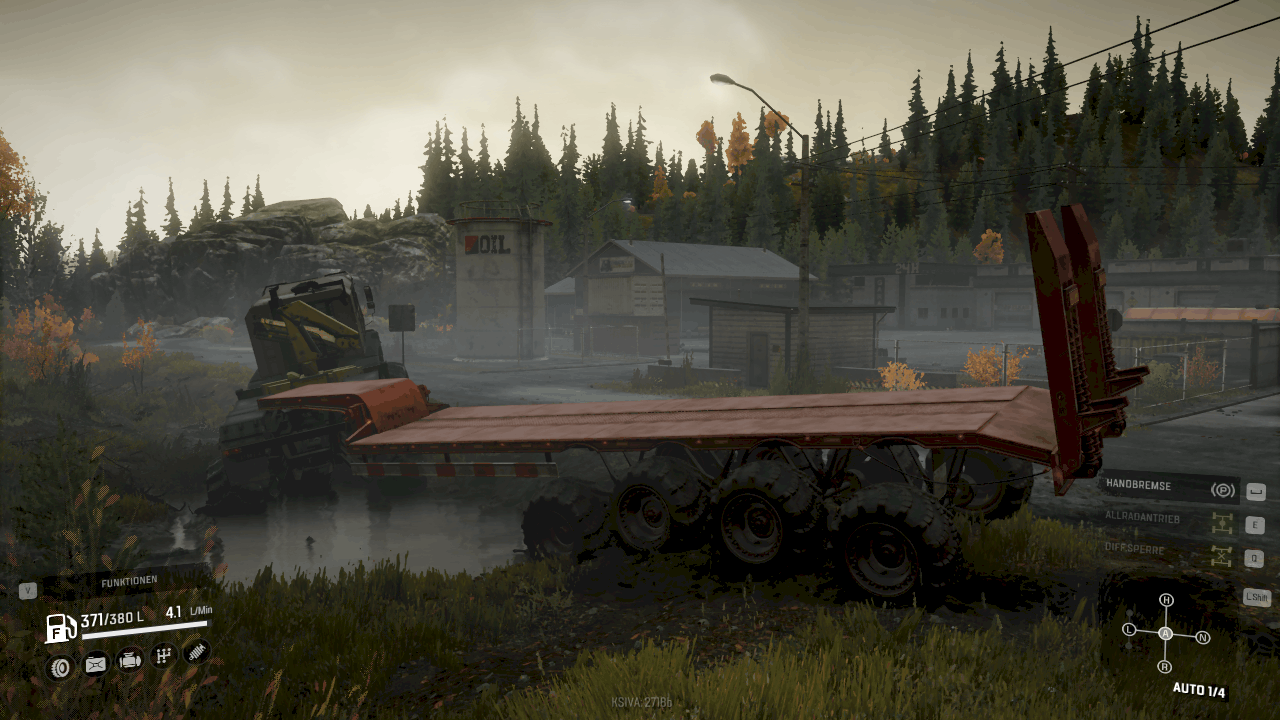Shift to the H high gear
This screenshot has width=1280, height=720.
point(1166,600)
